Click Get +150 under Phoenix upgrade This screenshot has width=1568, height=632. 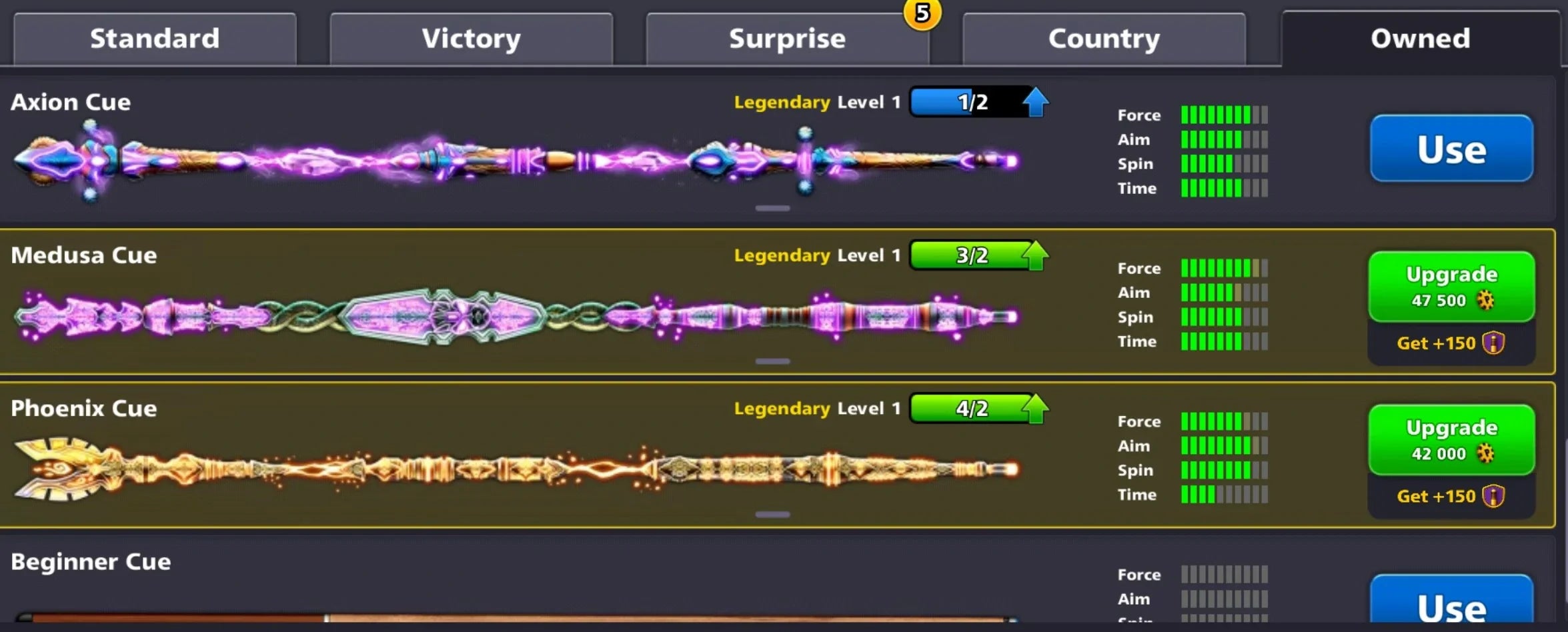click(x=1451, y=495)
